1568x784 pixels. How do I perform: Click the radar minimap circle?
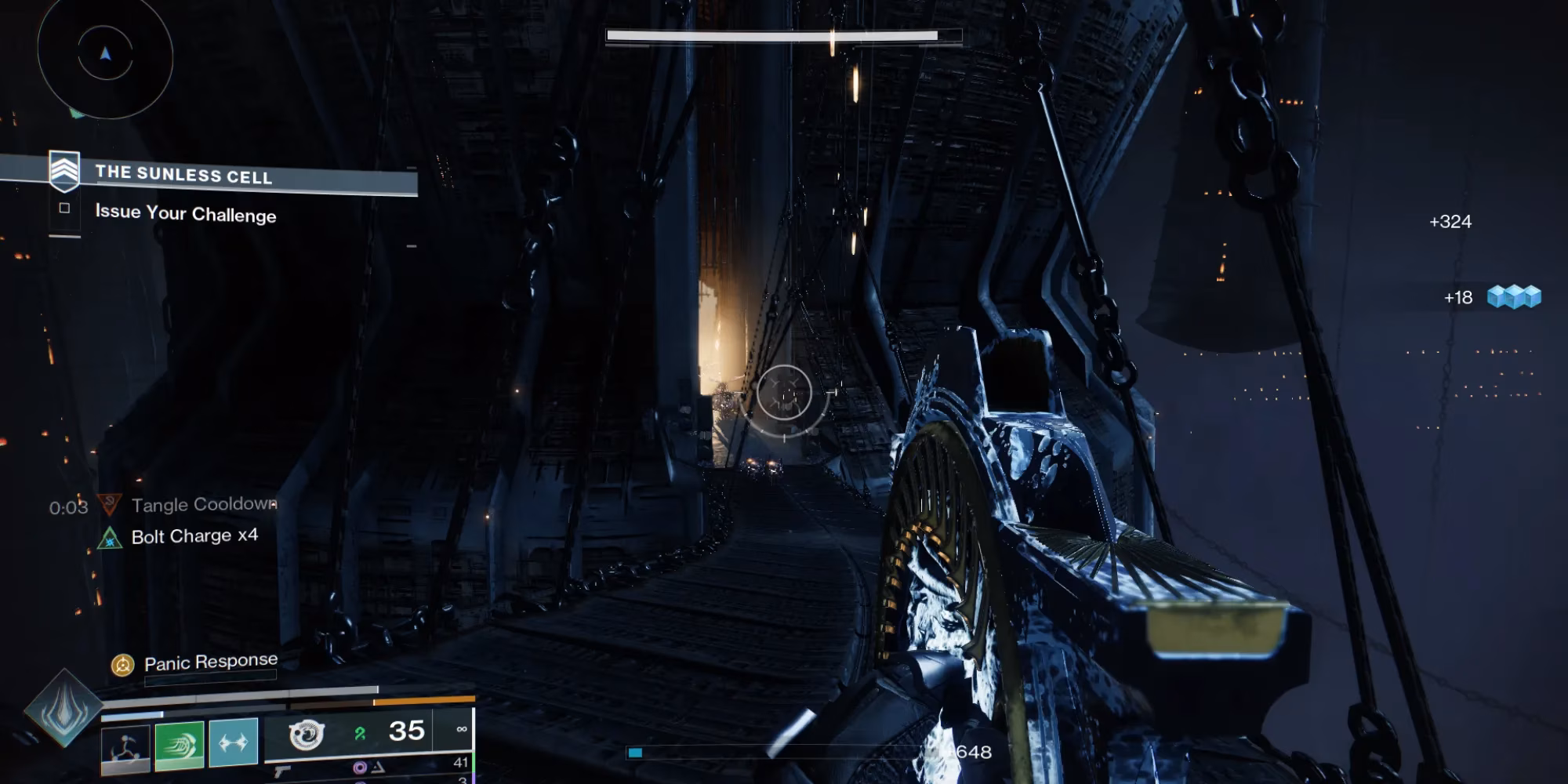(105, 53)
